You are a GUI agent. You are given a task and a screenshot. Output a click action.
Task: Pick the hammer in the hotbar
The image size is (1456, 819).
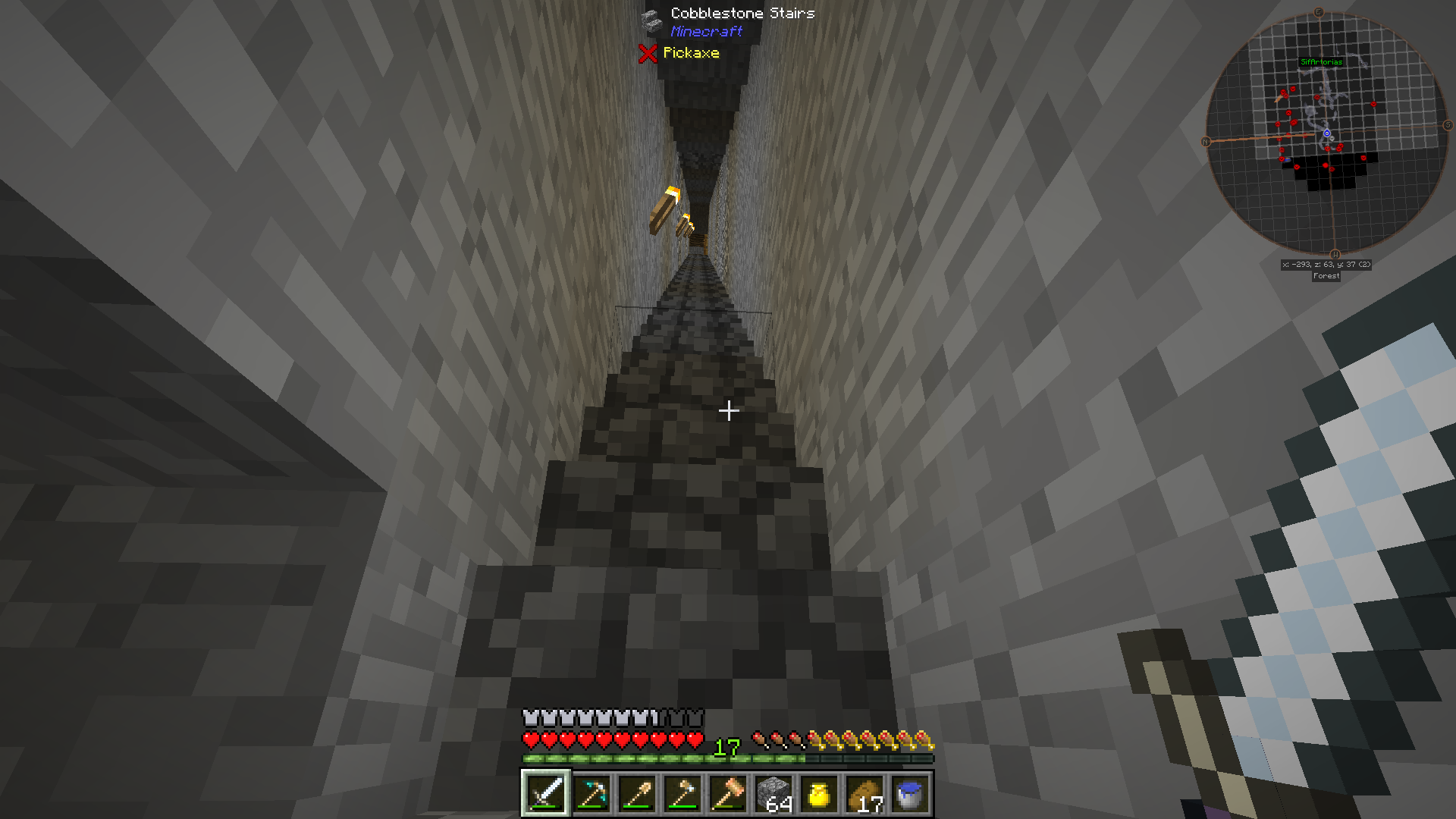click(728, 793)
